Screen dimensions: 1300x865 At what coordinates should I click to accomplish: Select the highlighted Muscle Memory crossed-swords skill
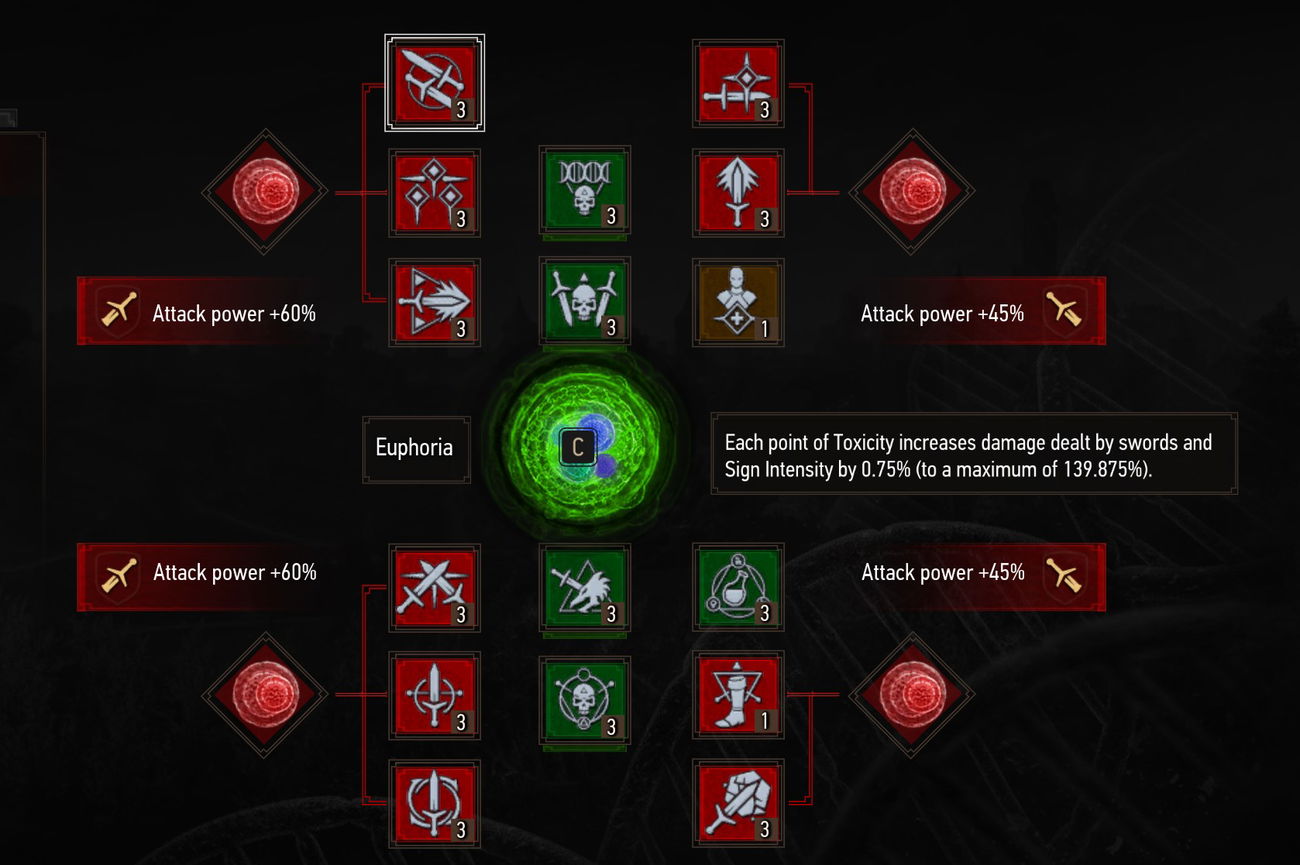pyautogui.click(x=435, y=85)
